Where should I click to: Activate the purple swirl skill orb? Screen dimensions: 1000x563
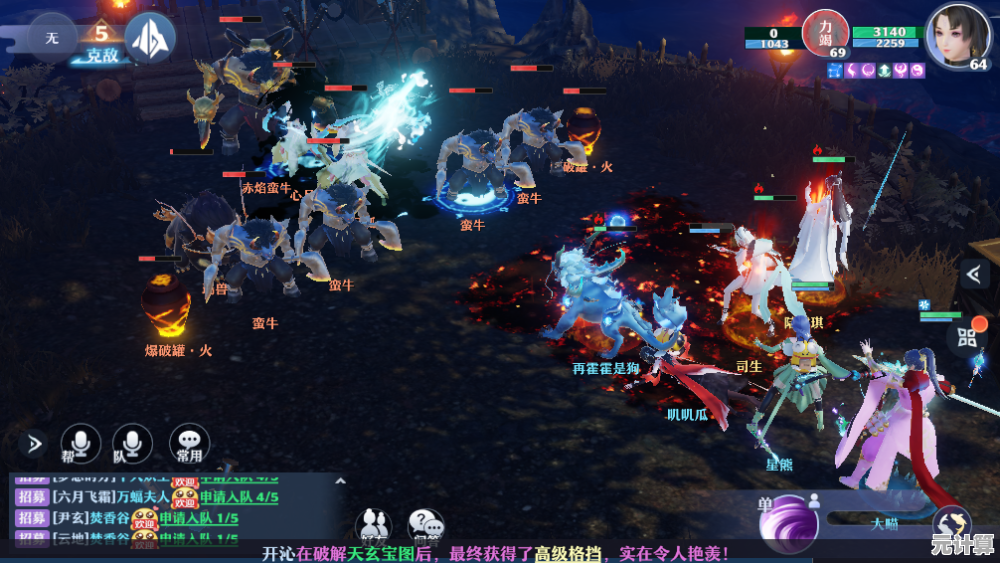tap(789, 523)
